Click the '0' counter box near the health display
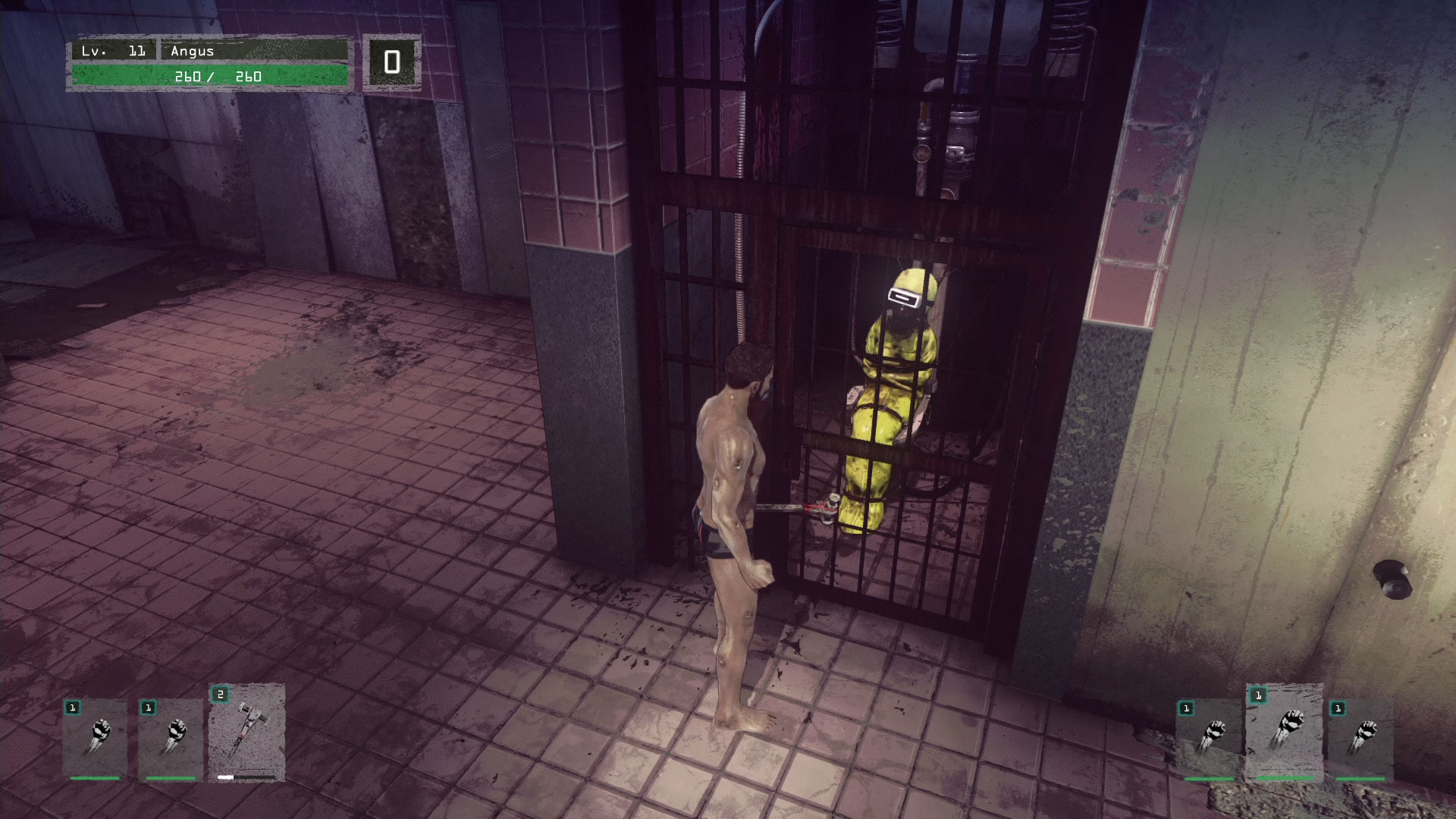This screenshot has width=1456, height=819. 391,63
